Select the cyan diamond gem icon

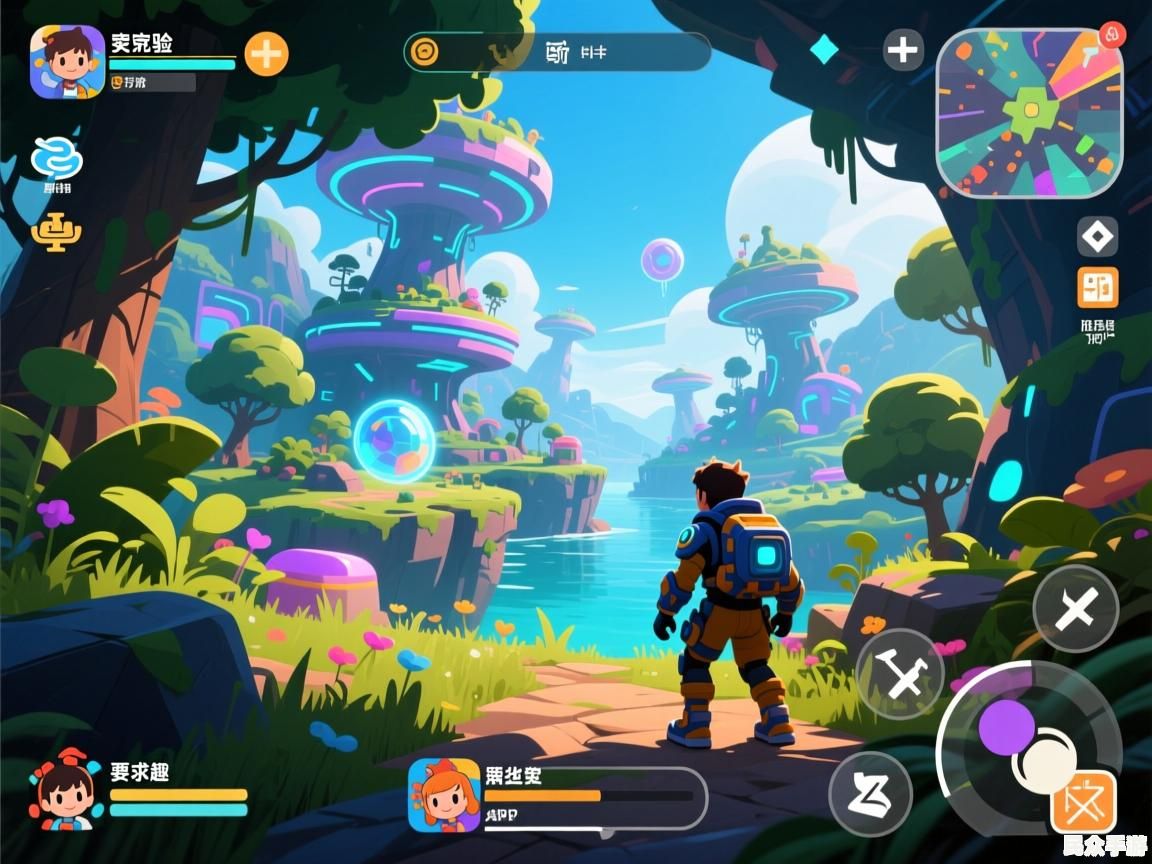tap(823, 49)
